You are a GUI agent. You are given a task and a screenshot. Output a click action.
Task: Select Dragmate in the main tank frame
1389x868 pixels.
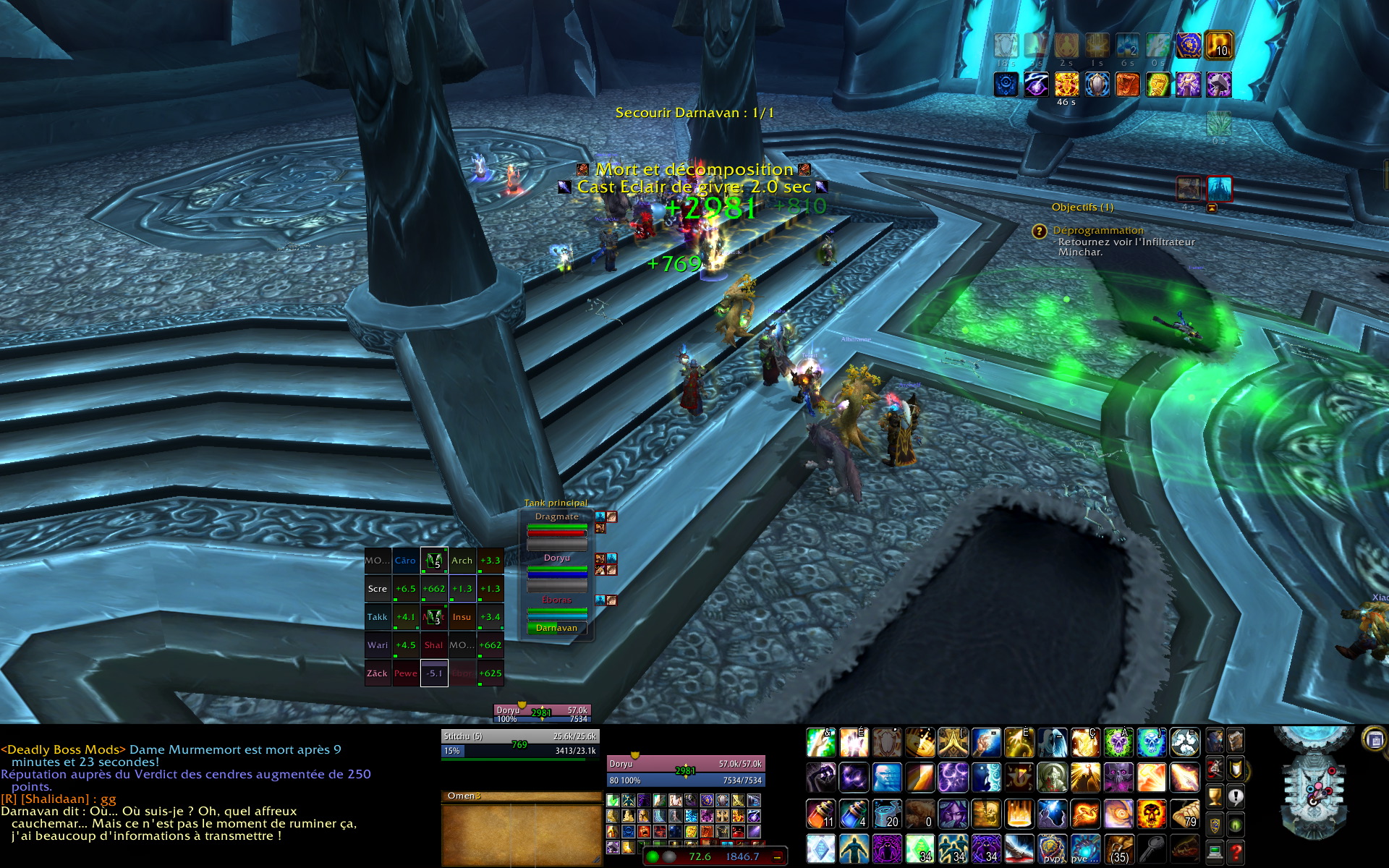coord(556,516)
